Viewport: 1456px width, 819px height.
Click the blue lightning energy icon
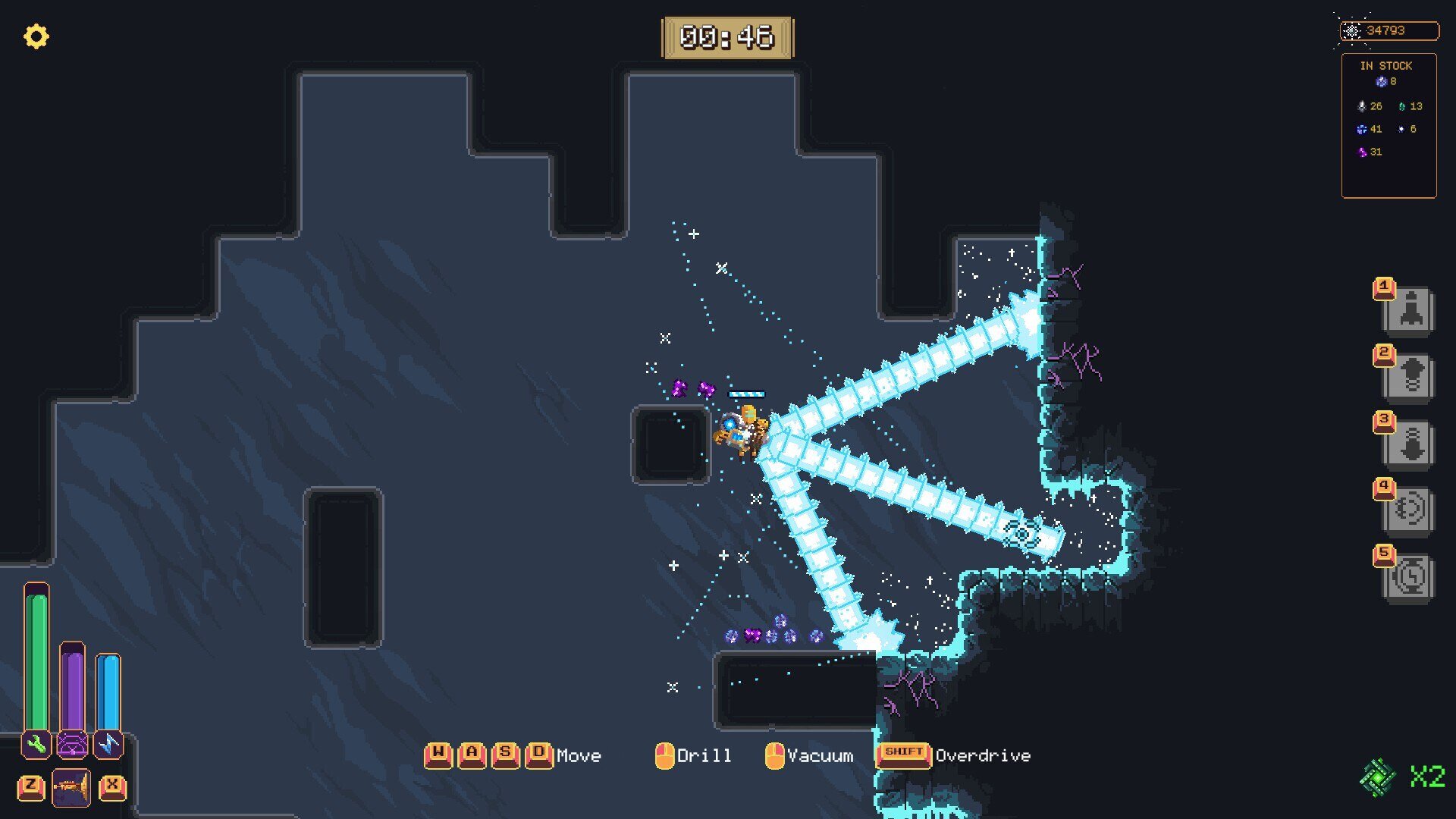point(108,745)
